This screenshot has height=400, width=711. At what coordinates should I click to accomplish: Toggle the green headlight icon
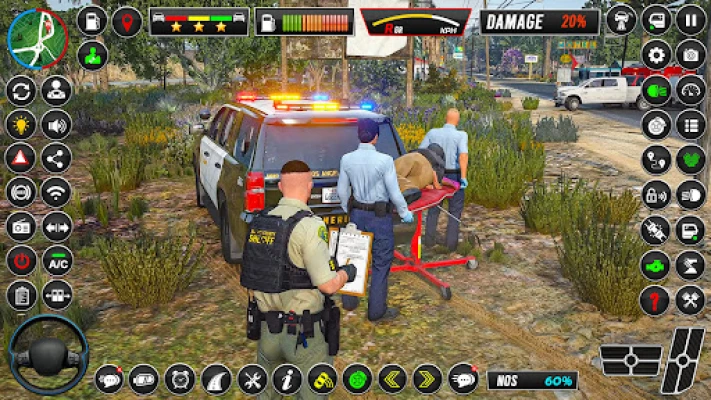click(656, 93)
